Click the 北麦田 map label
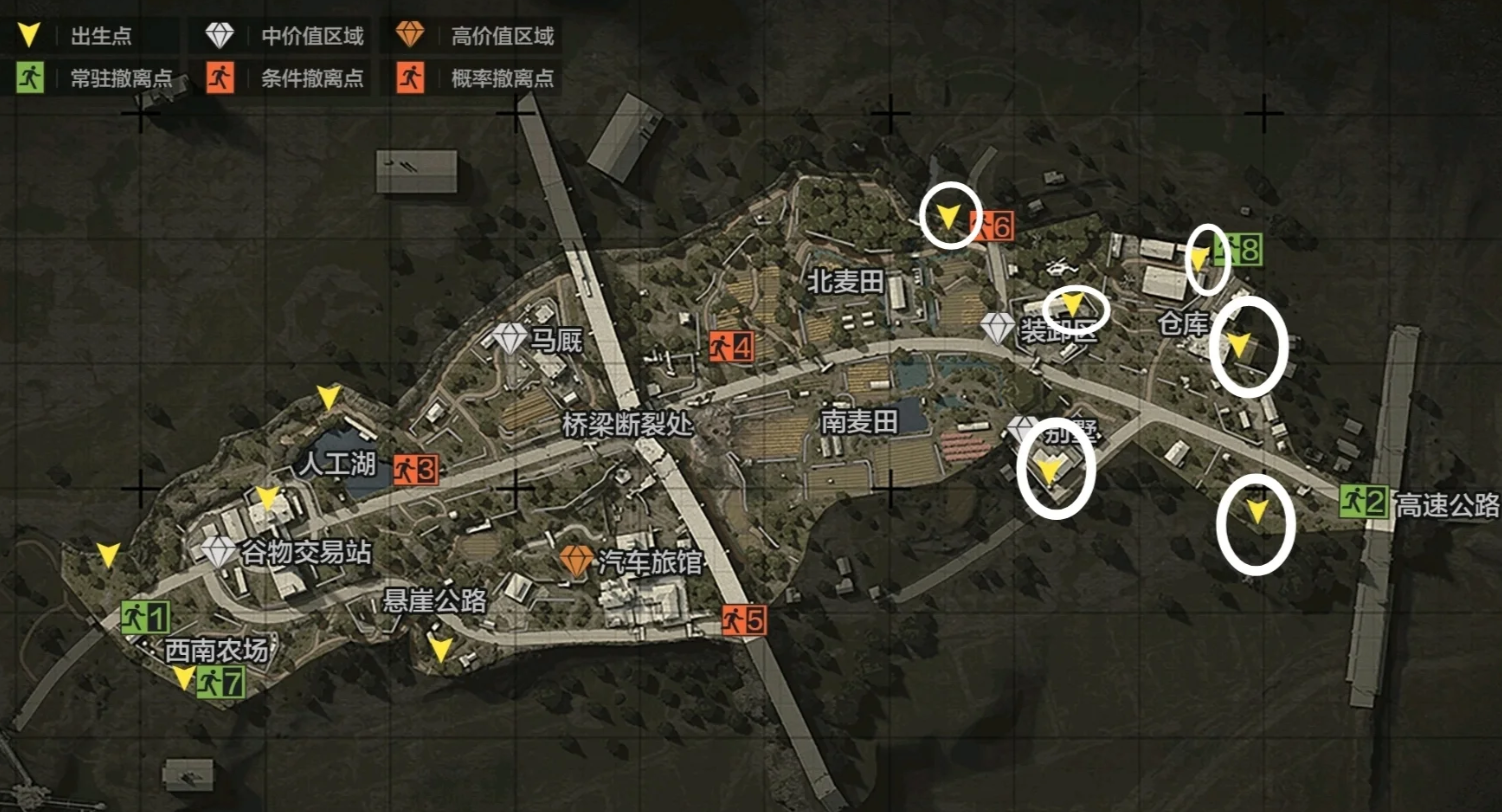1502x812 pixels. 846,279
